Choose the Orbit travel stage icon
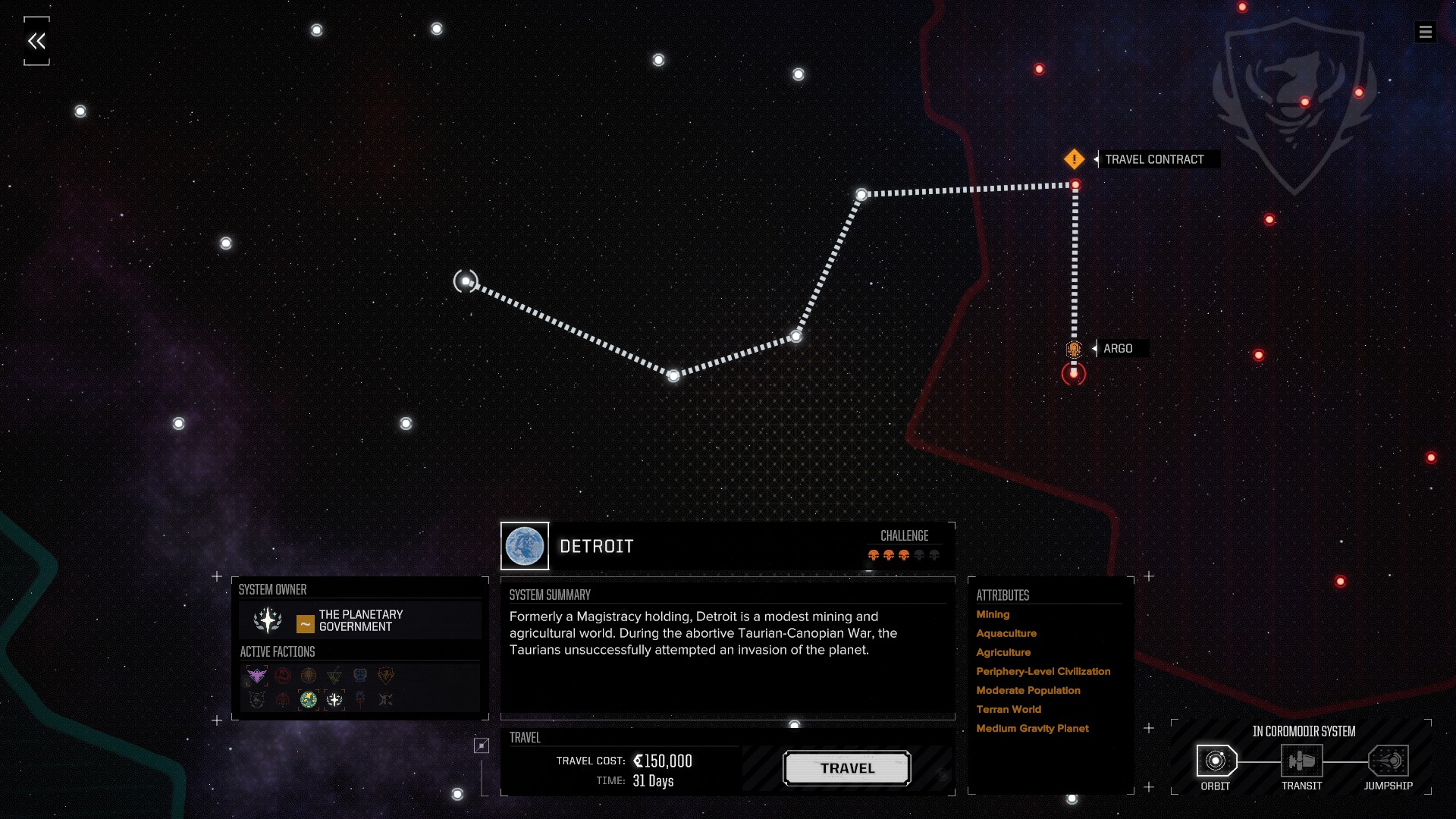The width and height of the screenshot is (1456, 819). coord(1216,761)
